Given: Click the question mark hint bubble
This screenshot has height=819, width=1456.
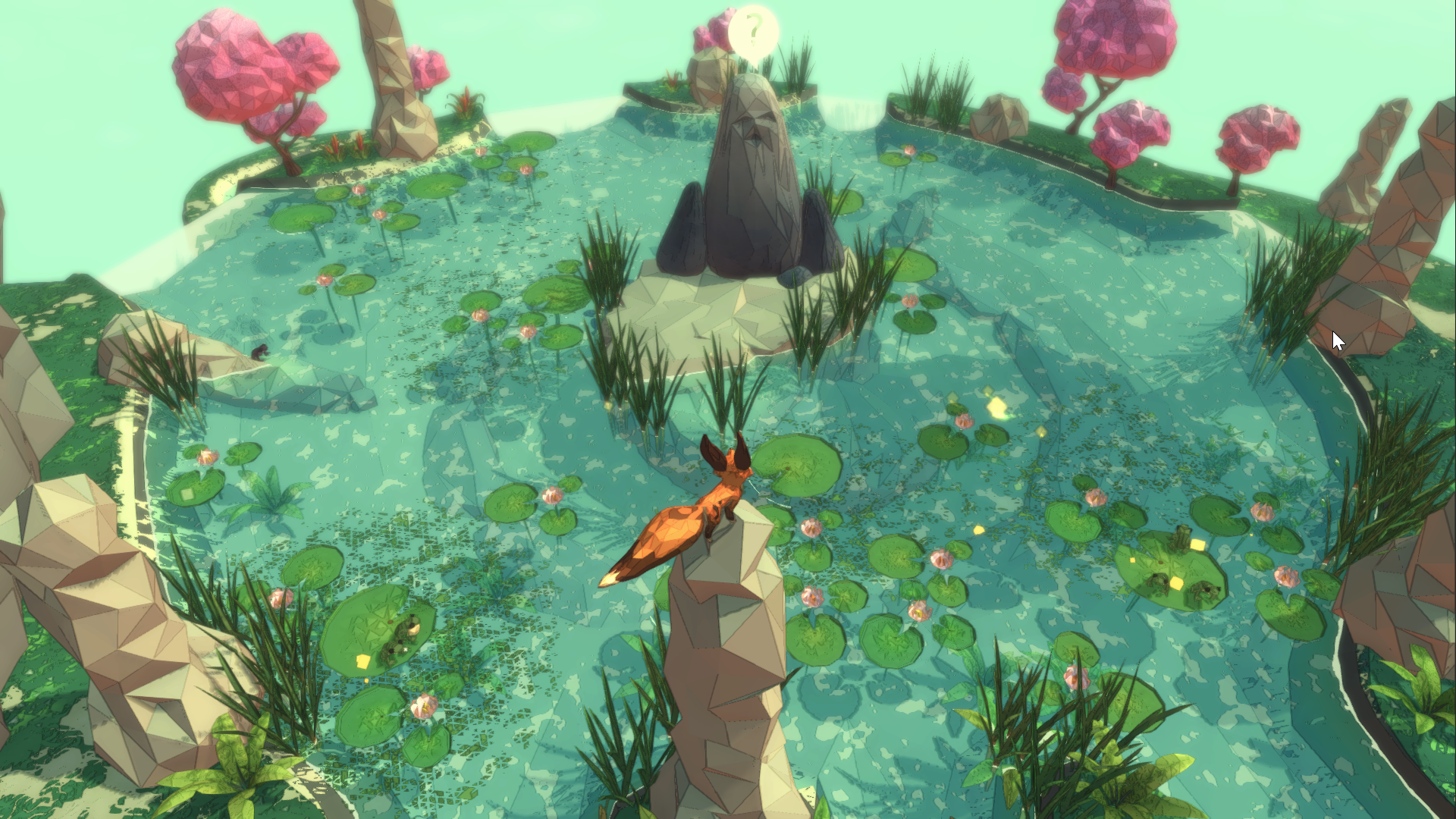Looking at the screenshot, I should coord(753,32).
